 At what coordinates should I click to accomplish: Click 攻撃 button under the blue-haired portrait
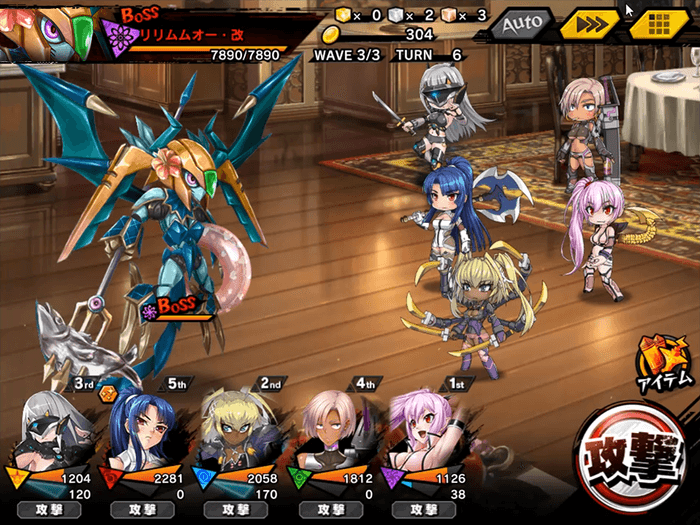pyautogui.click(x=147, y=510)
